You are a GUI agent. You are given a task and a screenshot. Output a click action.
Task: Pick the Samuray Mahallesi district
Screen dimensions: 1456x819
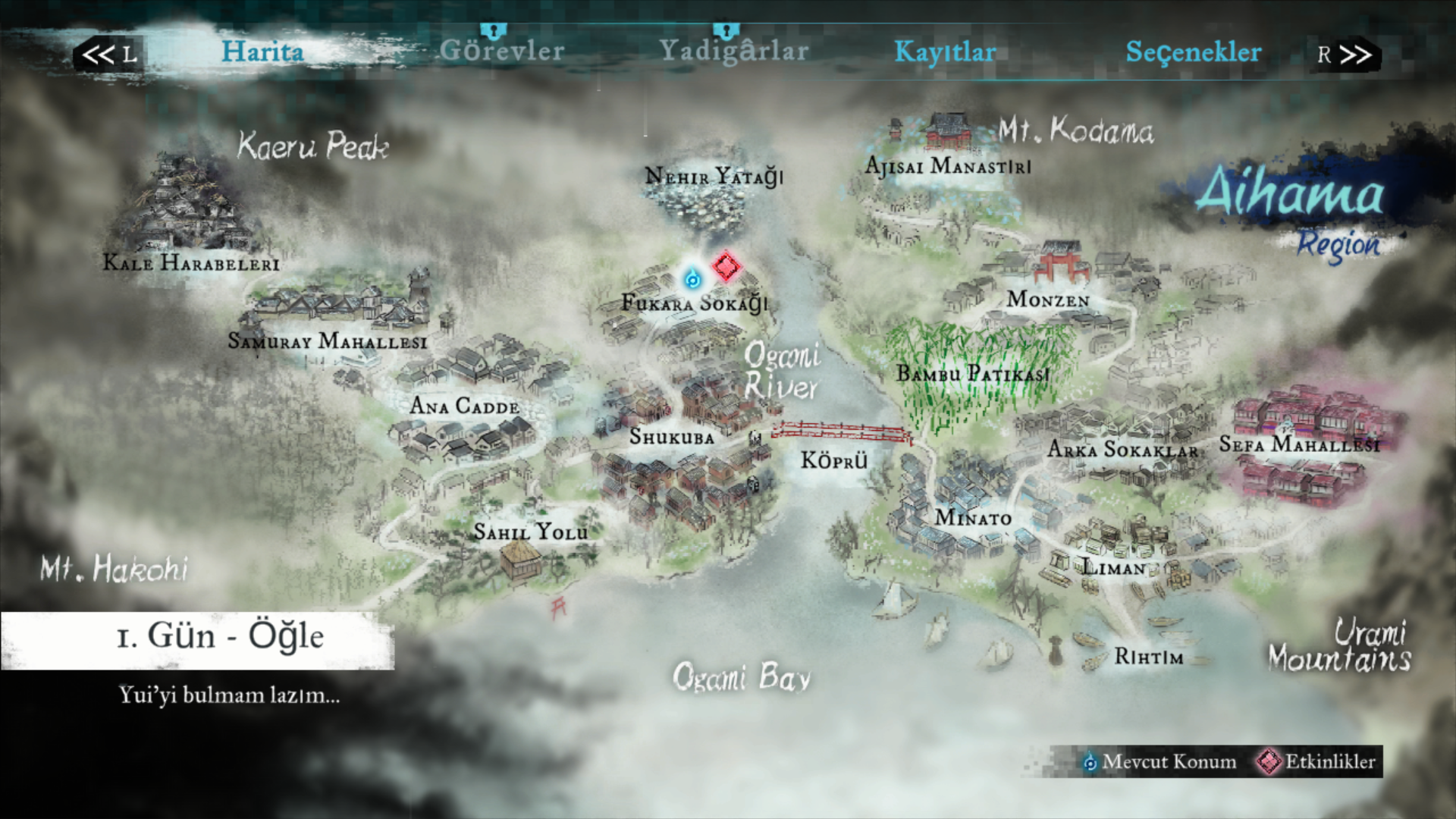pyautogui.click(x=328, y=341)
